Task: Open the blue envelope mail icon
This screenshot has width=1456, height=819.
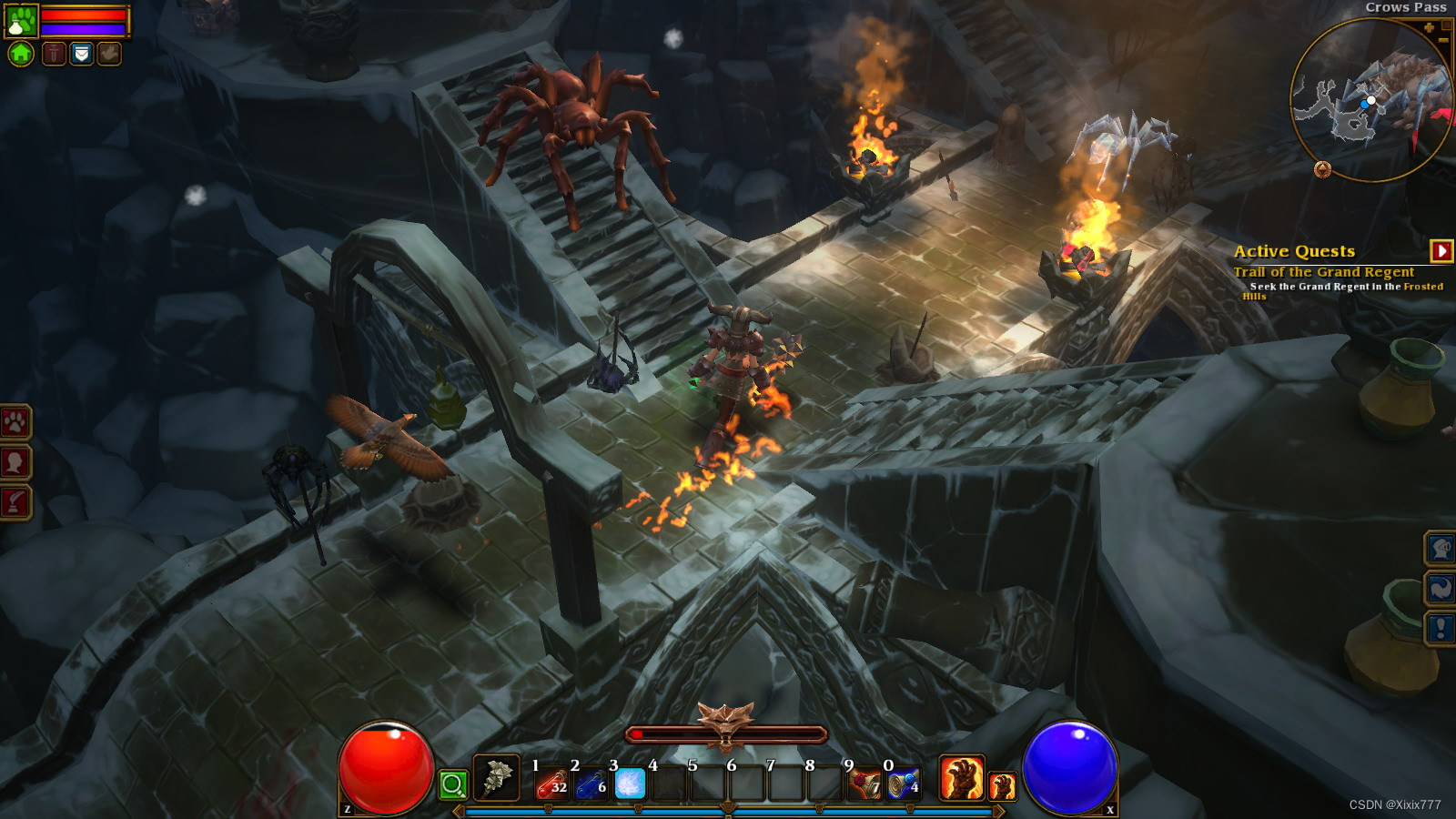Action: (82, 55)
